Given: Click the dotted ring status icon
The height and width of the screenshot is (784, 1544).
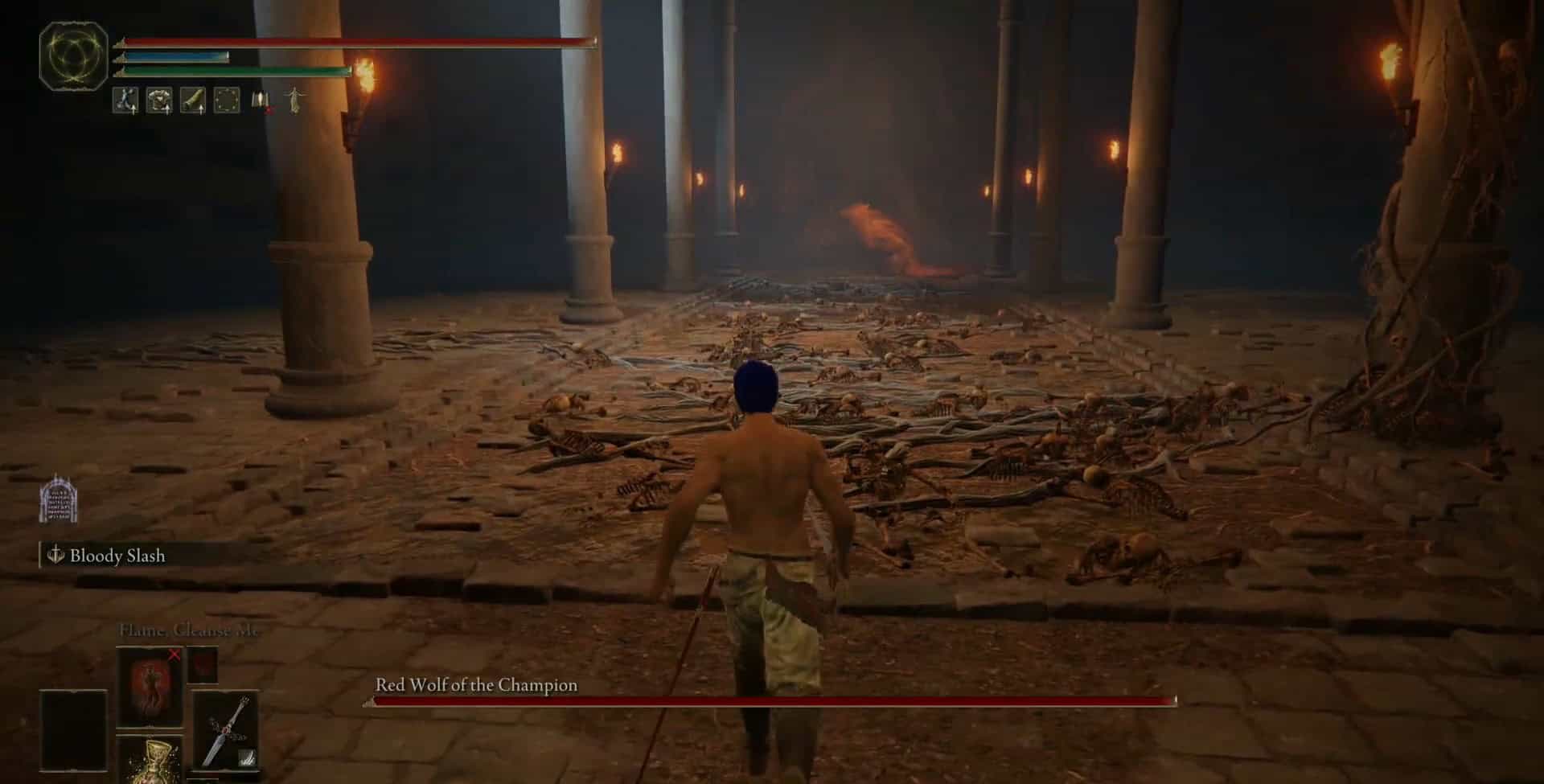Looking at the screenshot, I should 227,101.
